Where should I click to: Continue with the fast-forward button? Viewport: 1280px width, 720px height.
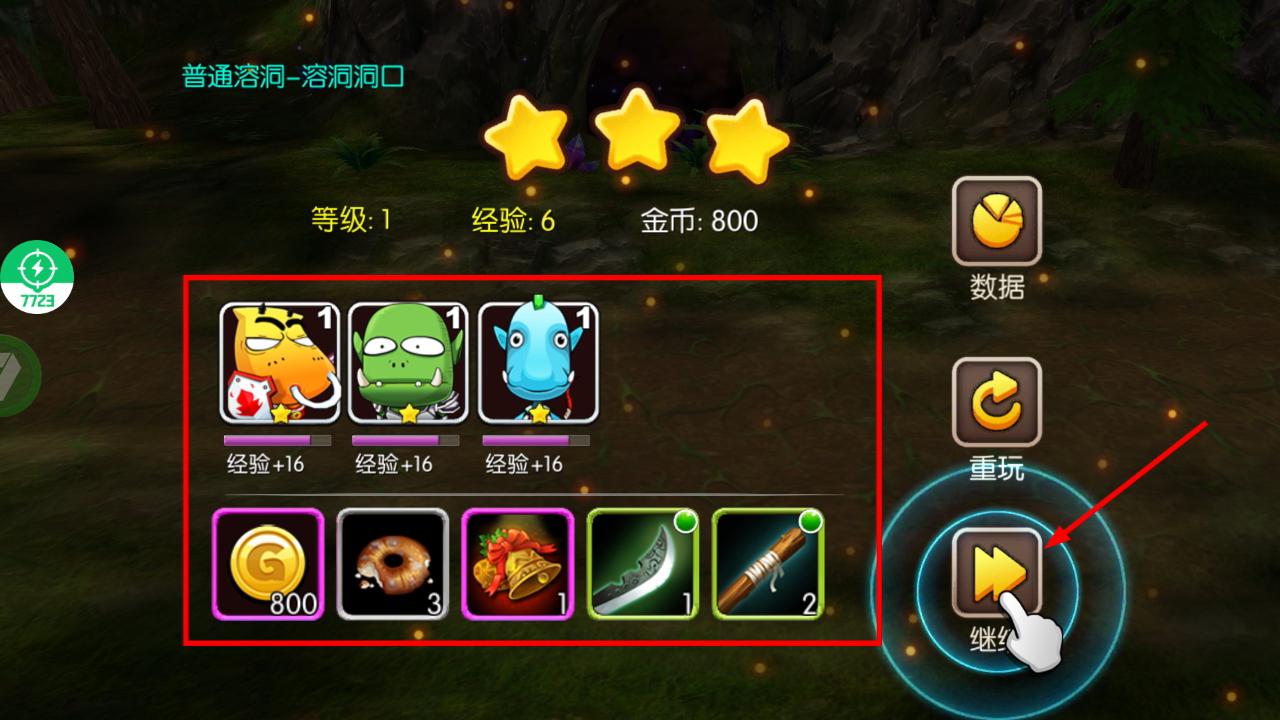996,572
